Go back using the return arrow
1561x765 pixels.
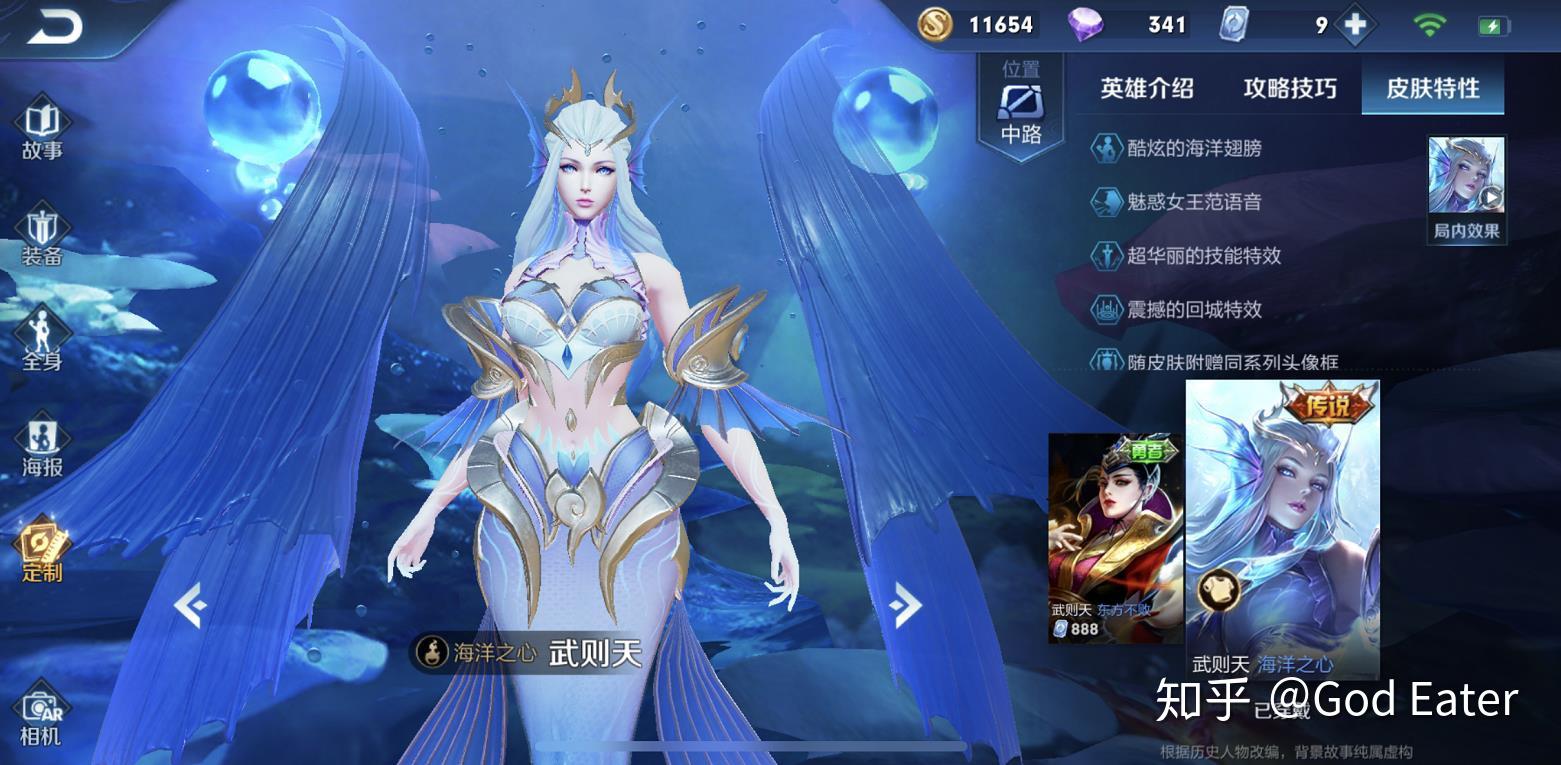point(54,28)
